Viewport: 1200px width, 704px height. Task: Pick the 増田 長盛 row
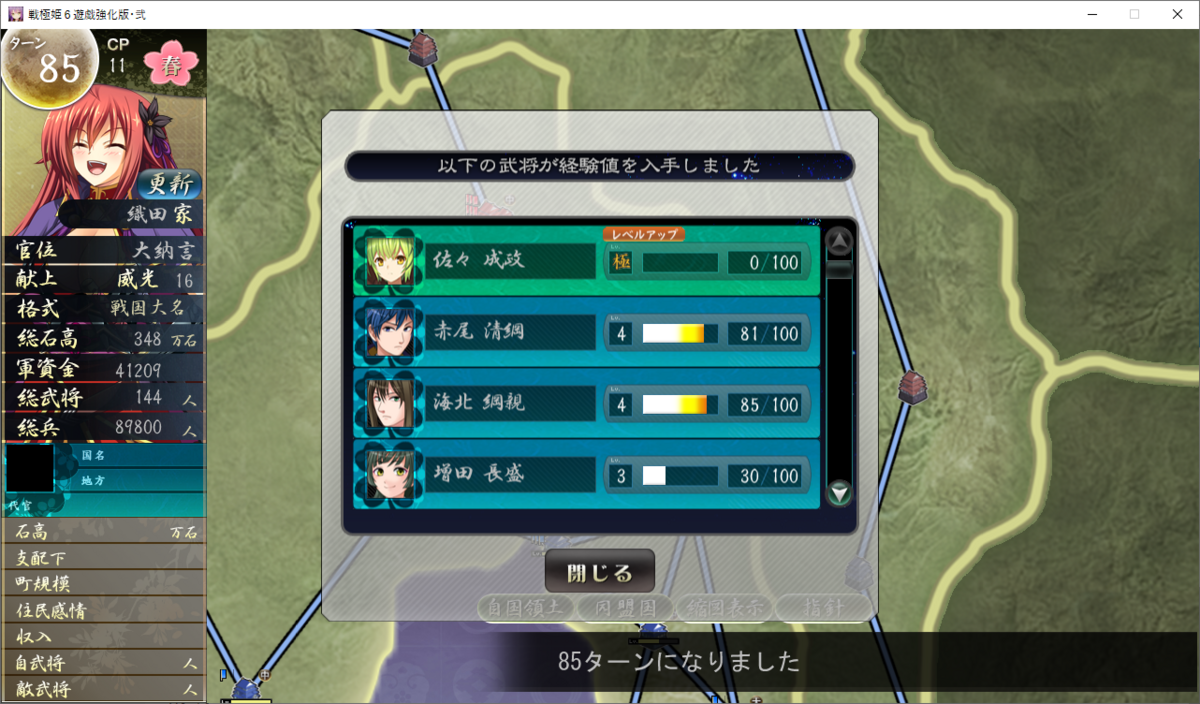[x=586, y=475]
